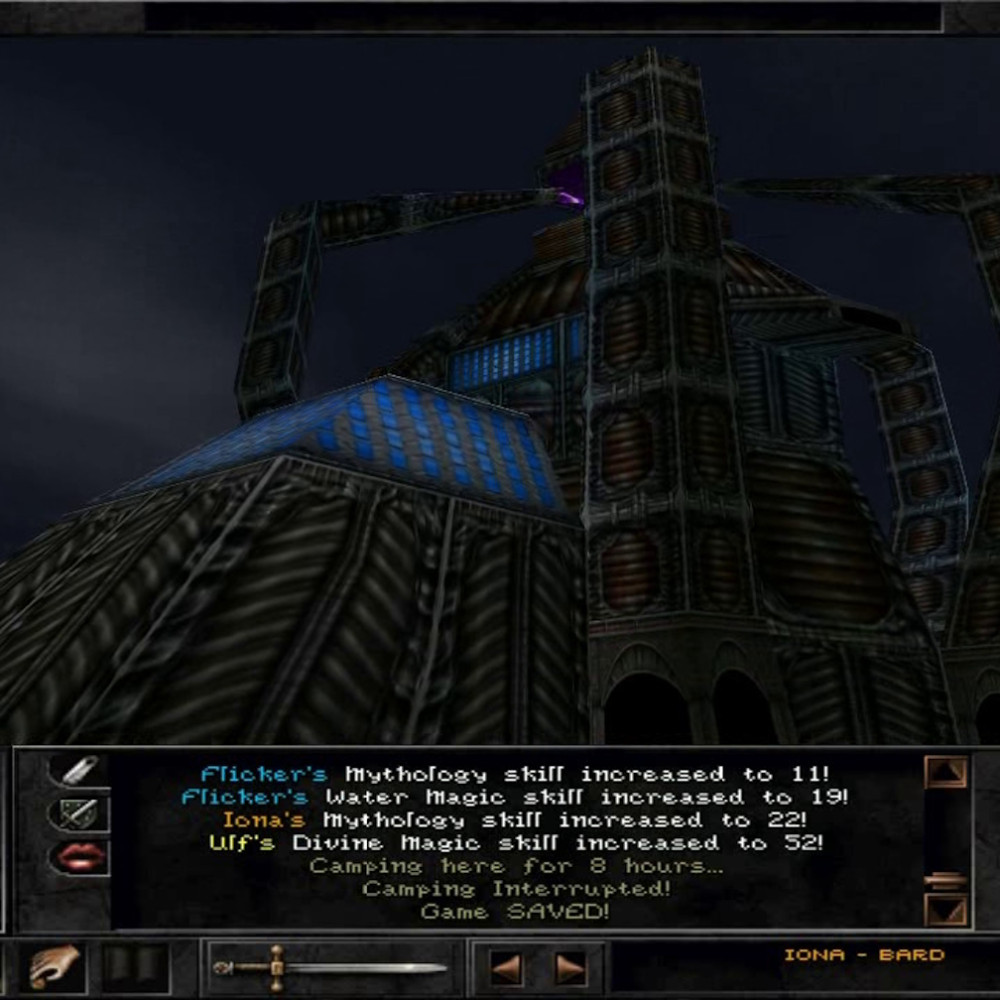Screen dimensions: 1000x1000
Task: Open the spellbook icon
Action: 134,967
